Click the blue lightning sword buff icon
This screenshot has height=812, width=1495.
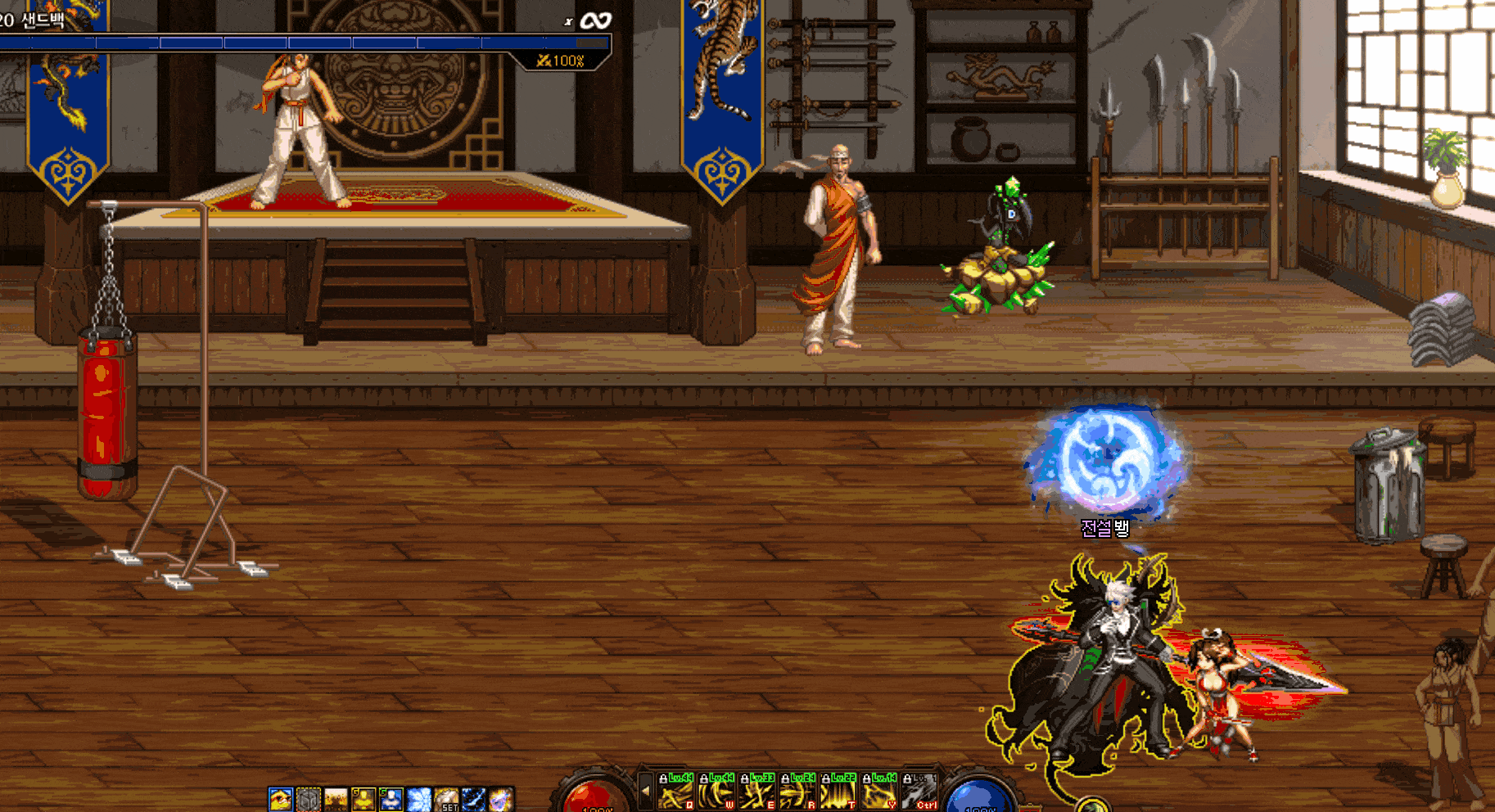tap(474, 800)
